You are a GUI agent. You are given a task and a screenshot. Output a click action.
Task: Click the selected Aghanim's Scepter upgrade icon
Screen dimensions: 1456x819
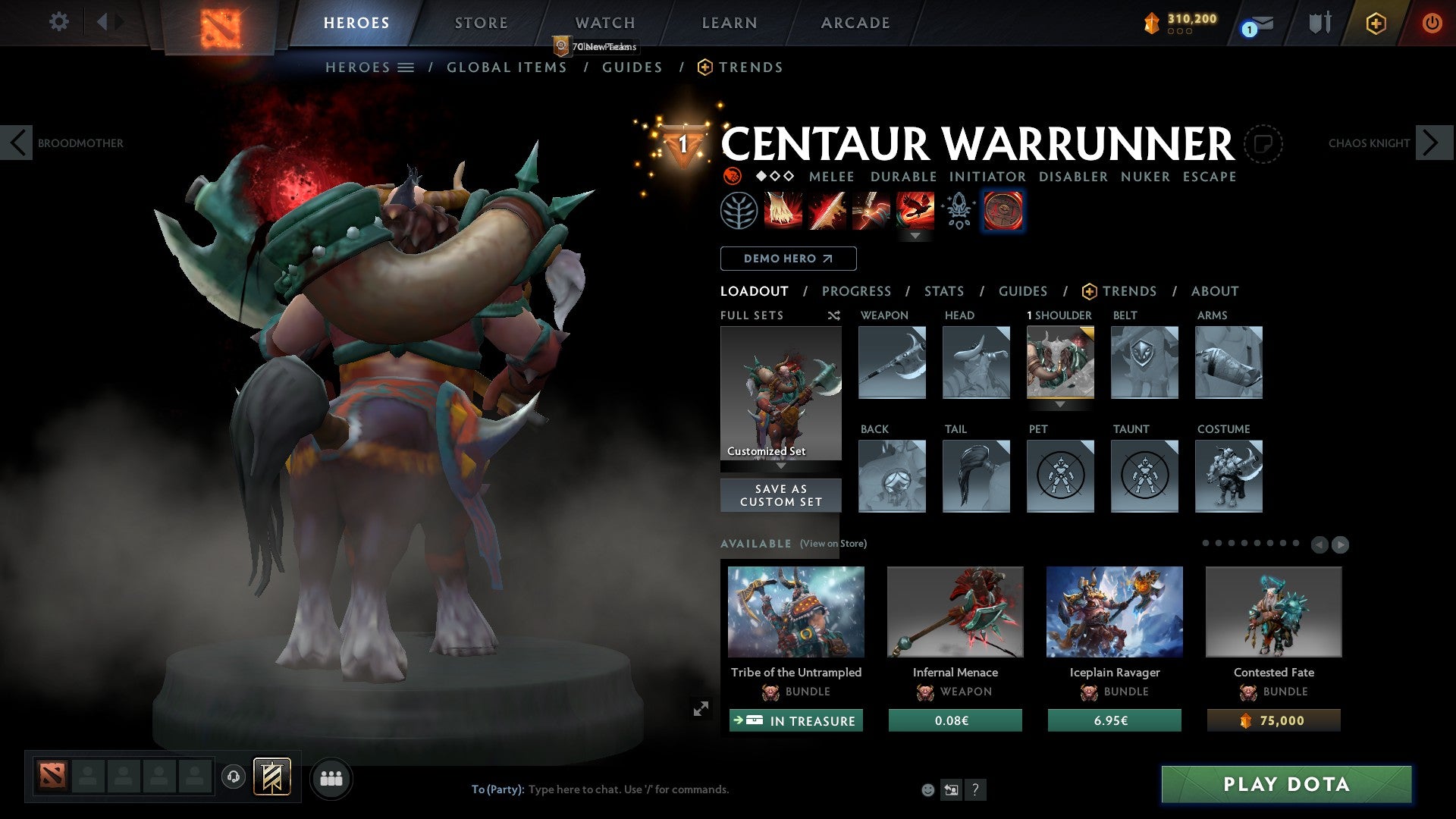tap(1003, 211)
